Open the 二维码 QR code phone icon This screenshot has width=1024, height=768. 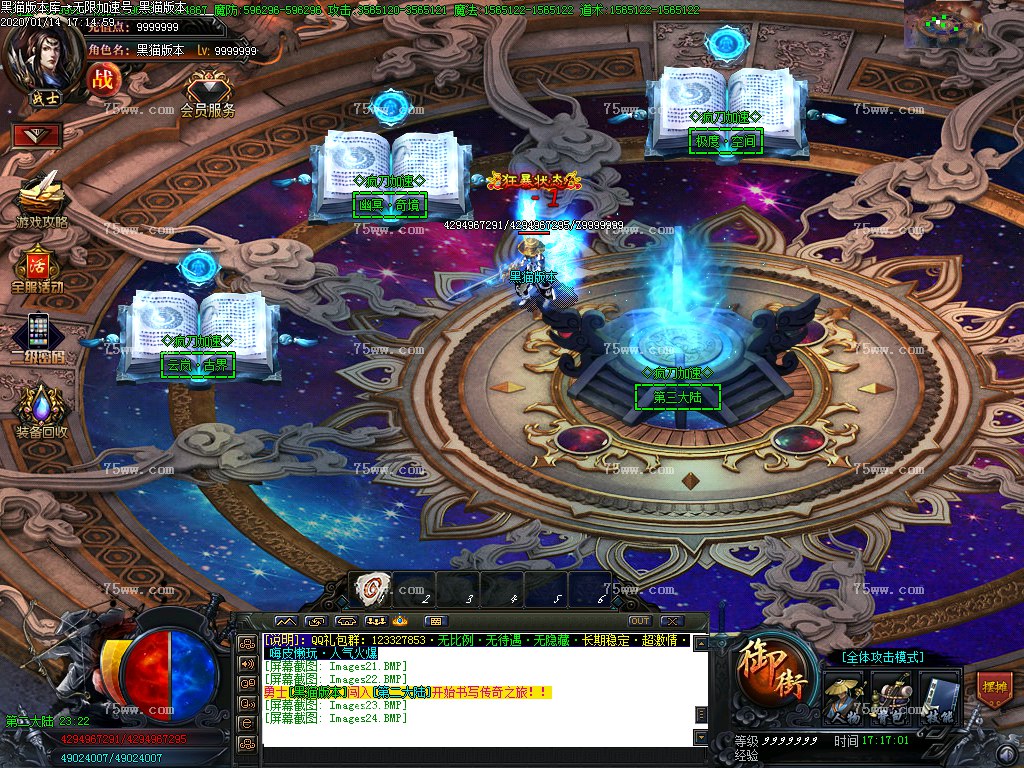coord(38,333)
